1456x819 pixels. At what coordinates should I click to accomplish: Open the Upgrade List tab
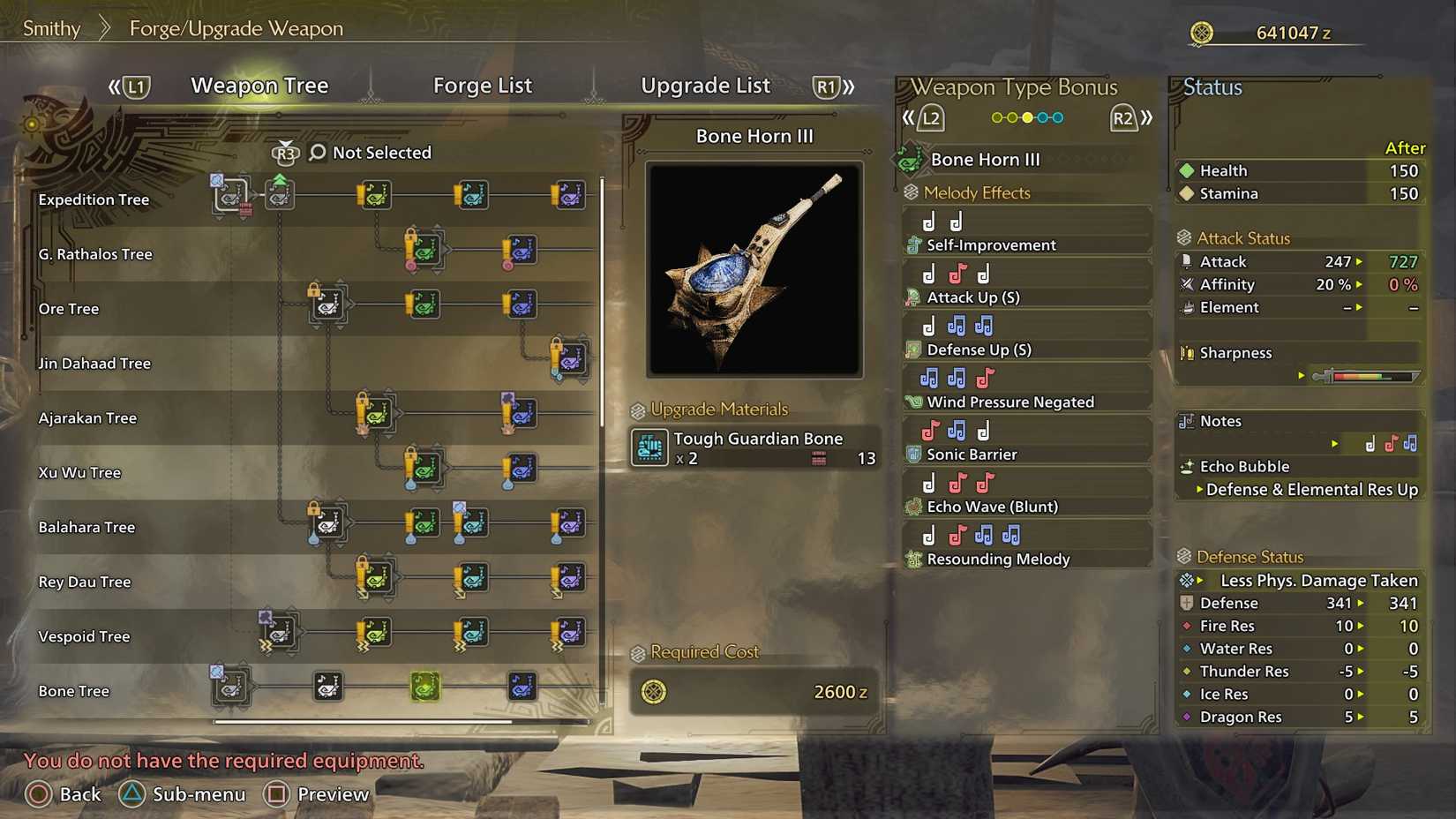tap(705, 86)
